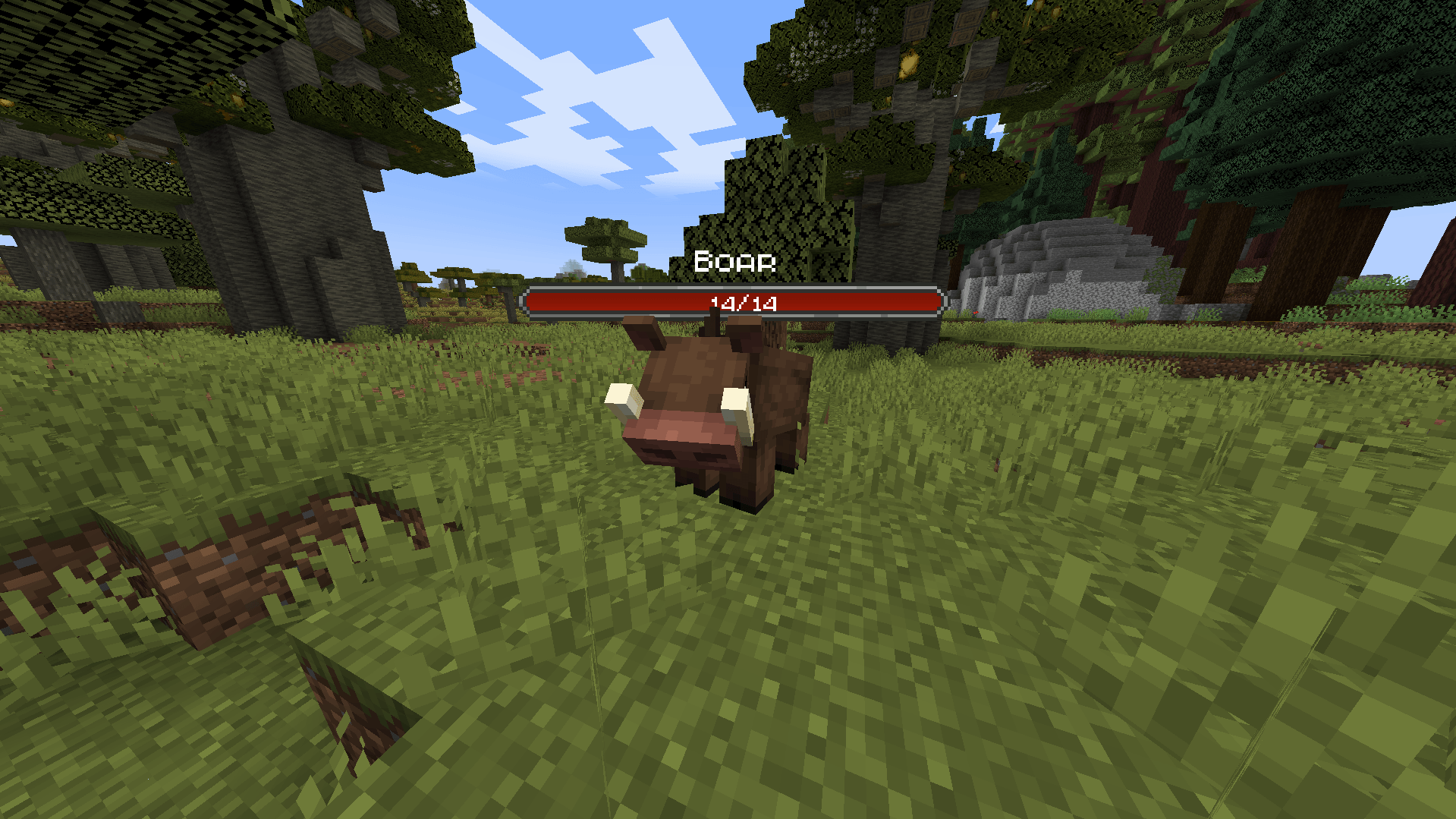Screen dimensions: 1456x819
Task: Click the red flower near the boulder
Action: tap(976, 313)
